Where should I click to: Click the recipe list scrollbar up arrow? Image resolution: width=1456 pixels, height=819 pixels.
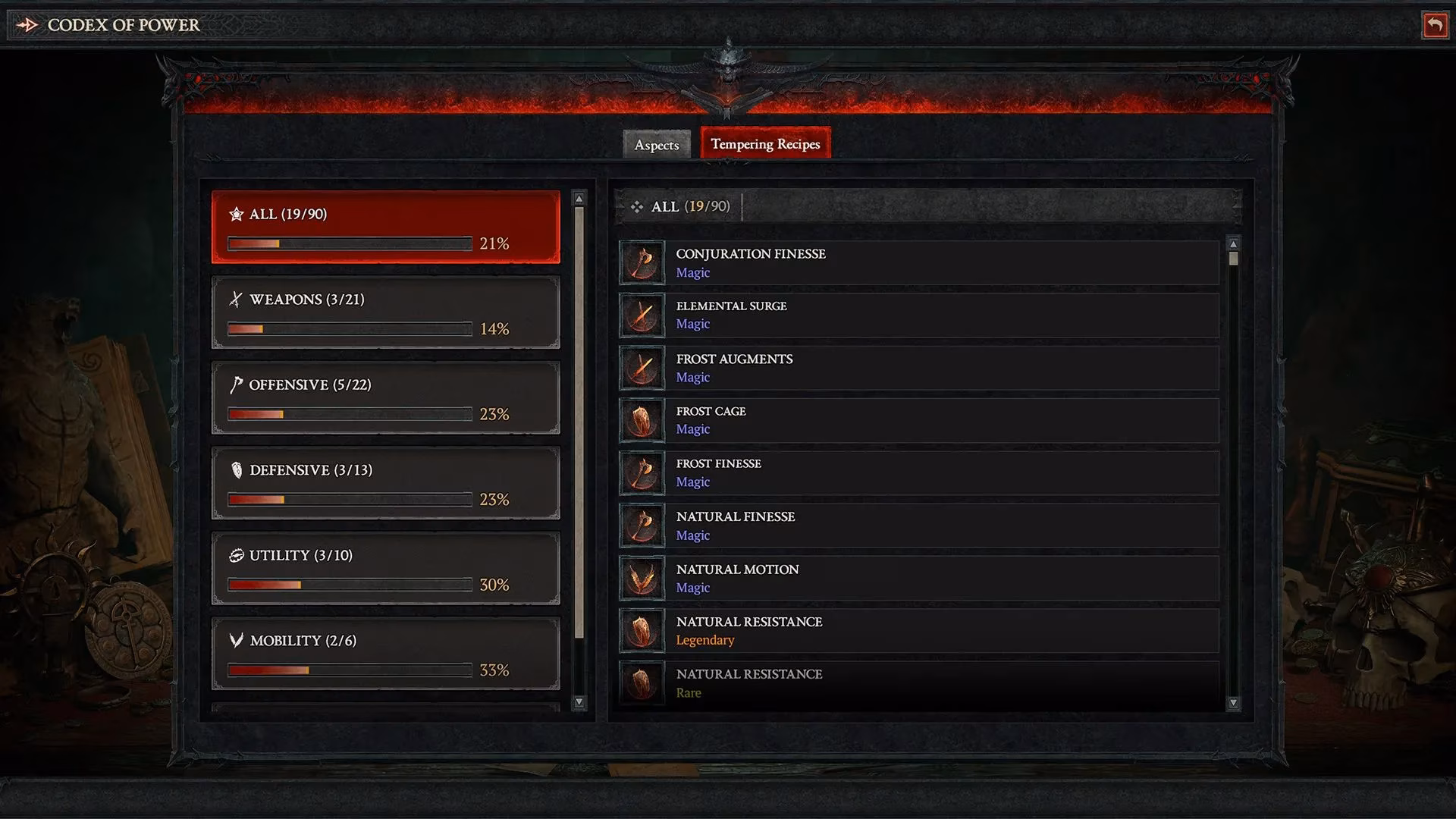pyautogui.click(x=1234, y=244)
